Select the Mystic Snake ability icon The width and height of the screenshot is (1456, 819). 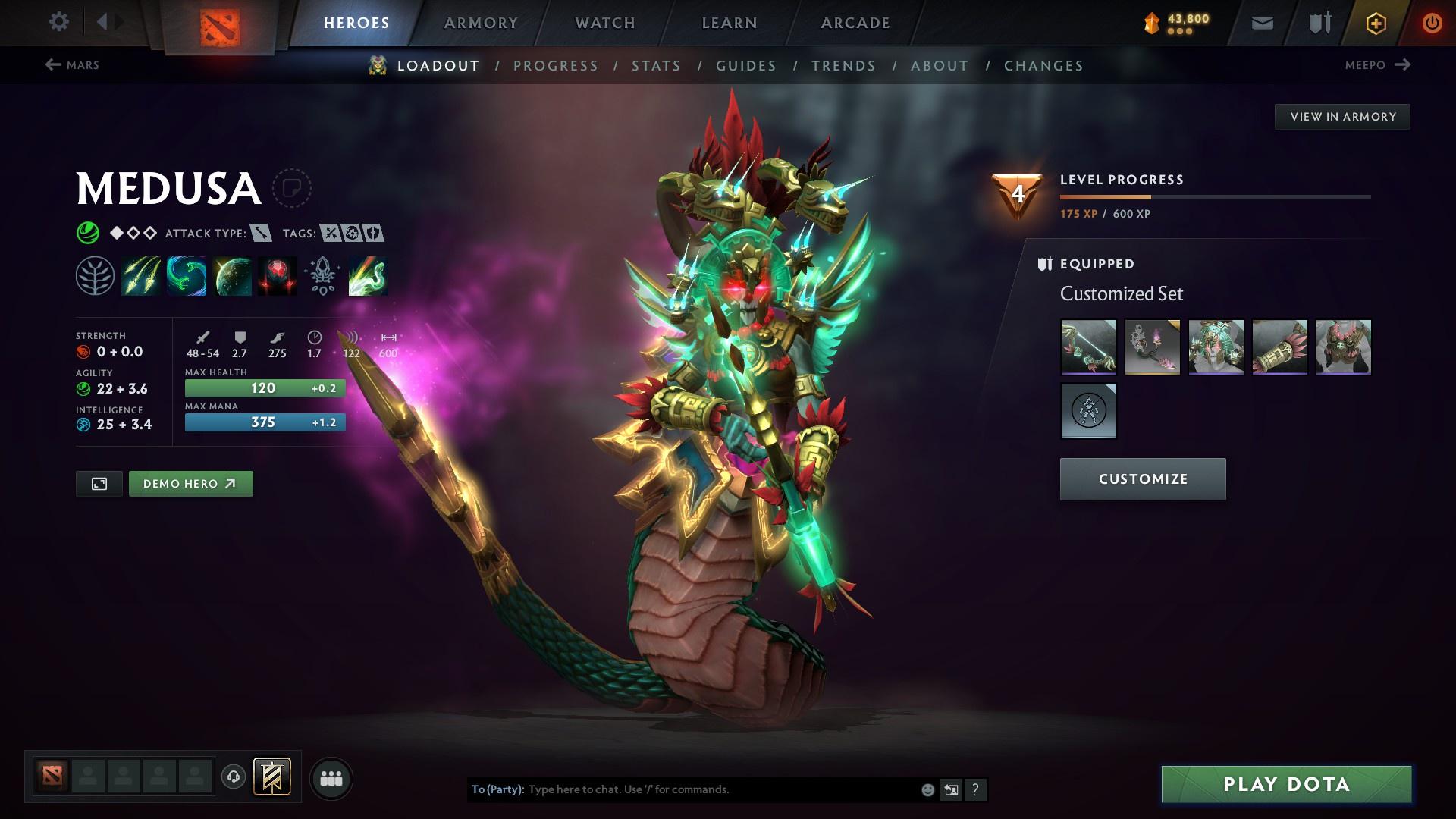coord(187,275)
